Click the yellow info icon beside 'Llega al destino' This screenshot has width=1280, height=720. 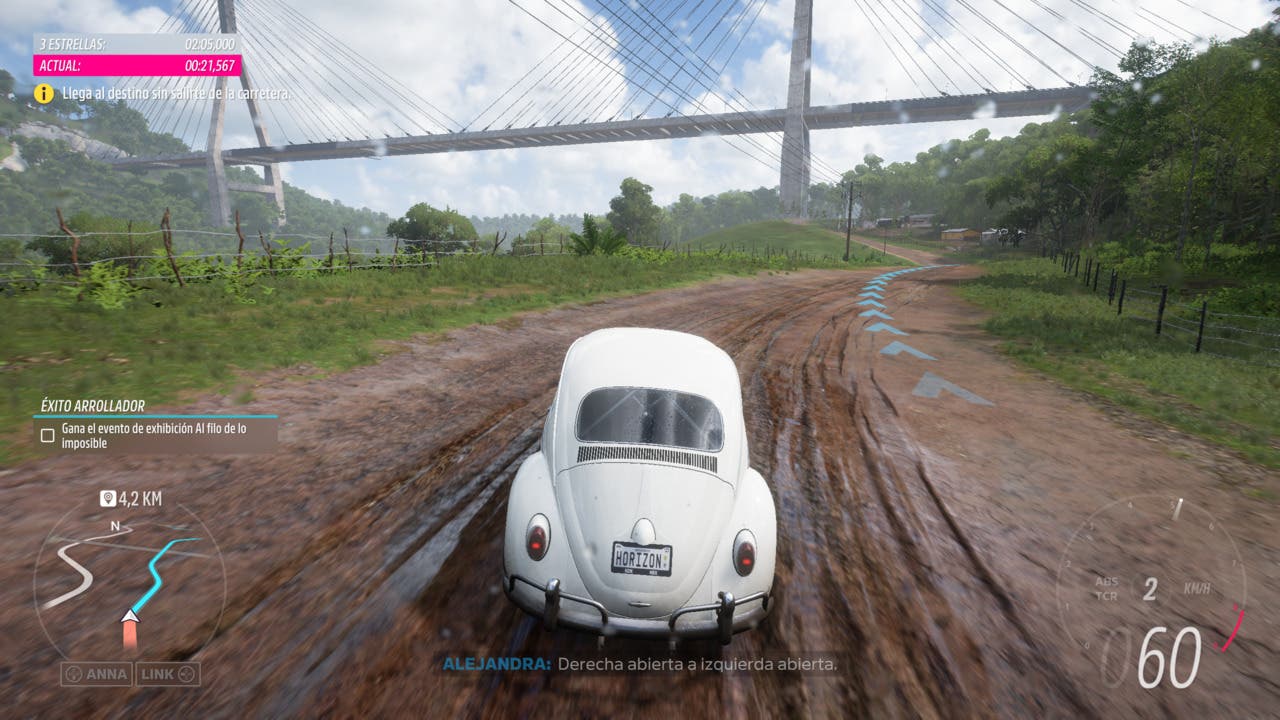click(x=44, y=93)
